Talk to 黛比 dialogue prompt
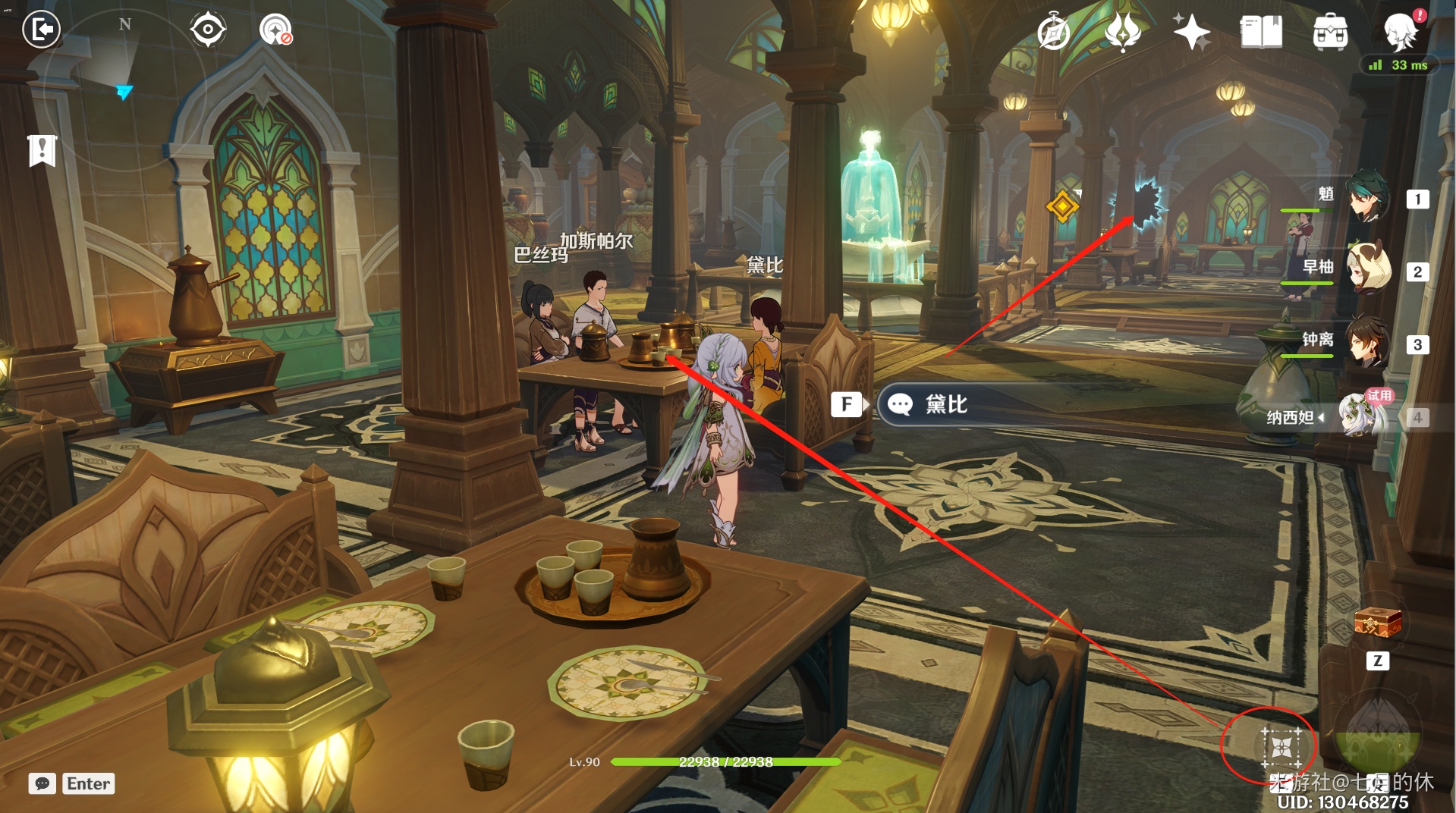The width and height of the screenshot is (1456, 813). (x=945, y=404)
